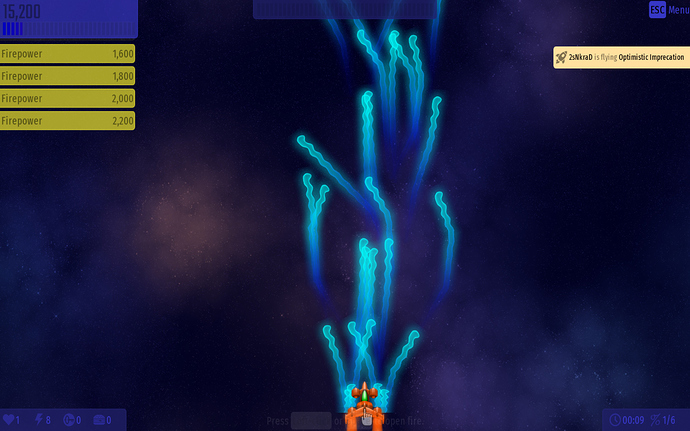
Task: Click the 2sNkraD flying notification
Action: click(621, 58)
